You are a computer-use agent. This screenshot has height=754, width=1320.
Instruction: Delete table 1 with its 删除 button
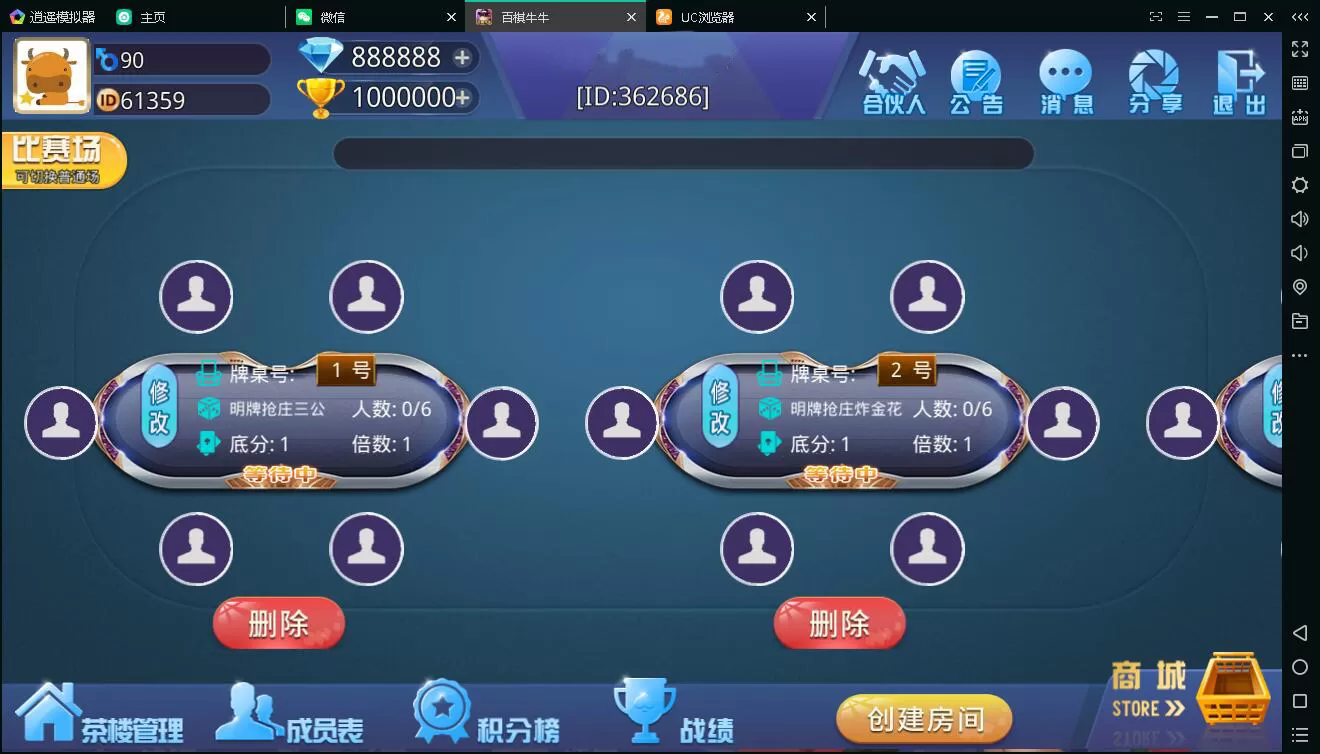(x=278, y=624)
